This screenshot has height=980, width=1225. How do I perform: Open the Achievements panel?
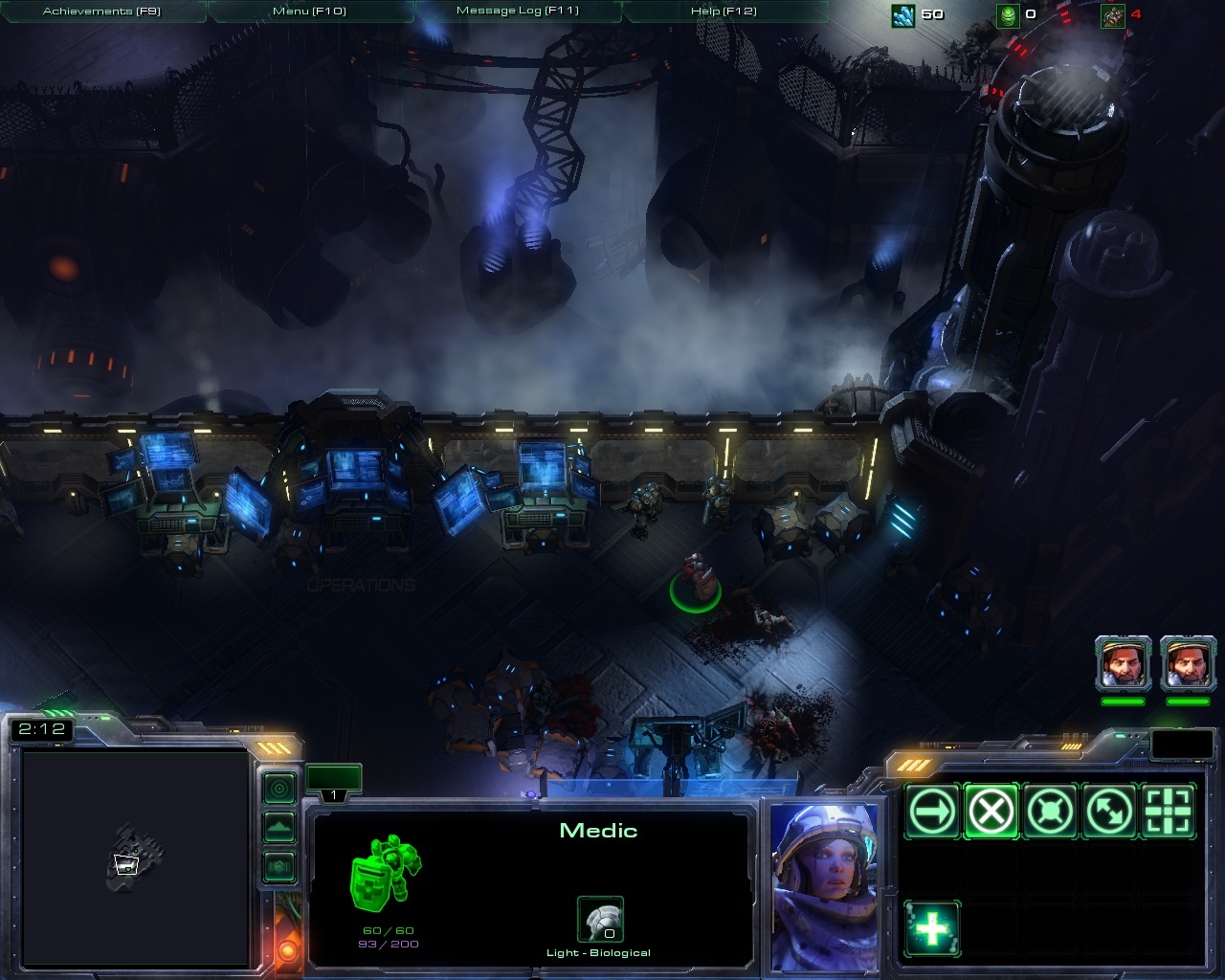click(x=102, y=11)
